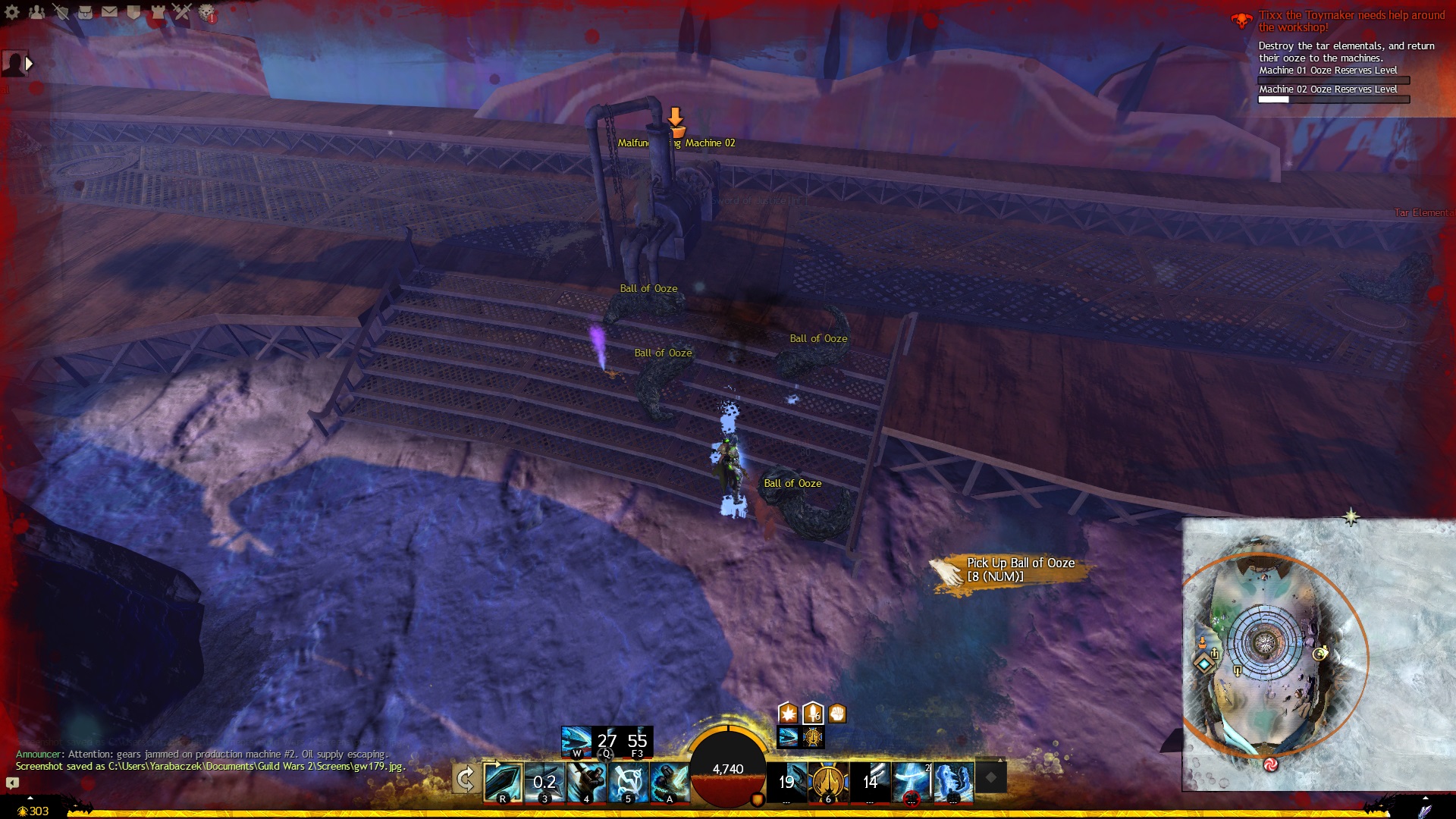This screenshot has height=819, width=1456.
Task: Use the weapon skill labeled 4
Action: (x=586, y=781)
